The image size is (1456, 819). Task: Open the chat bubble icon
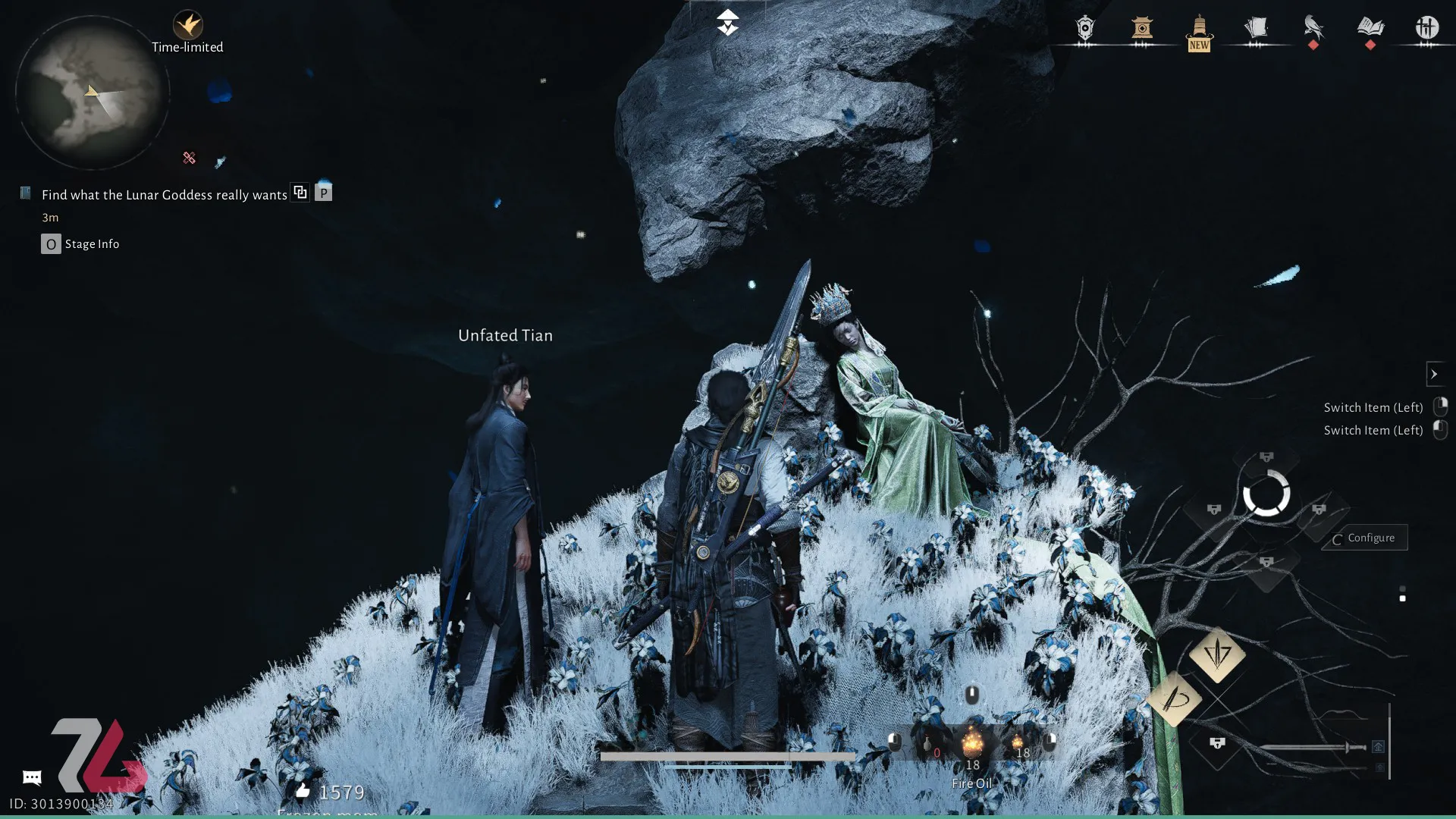pyautogui.click(x=32, y=777)
